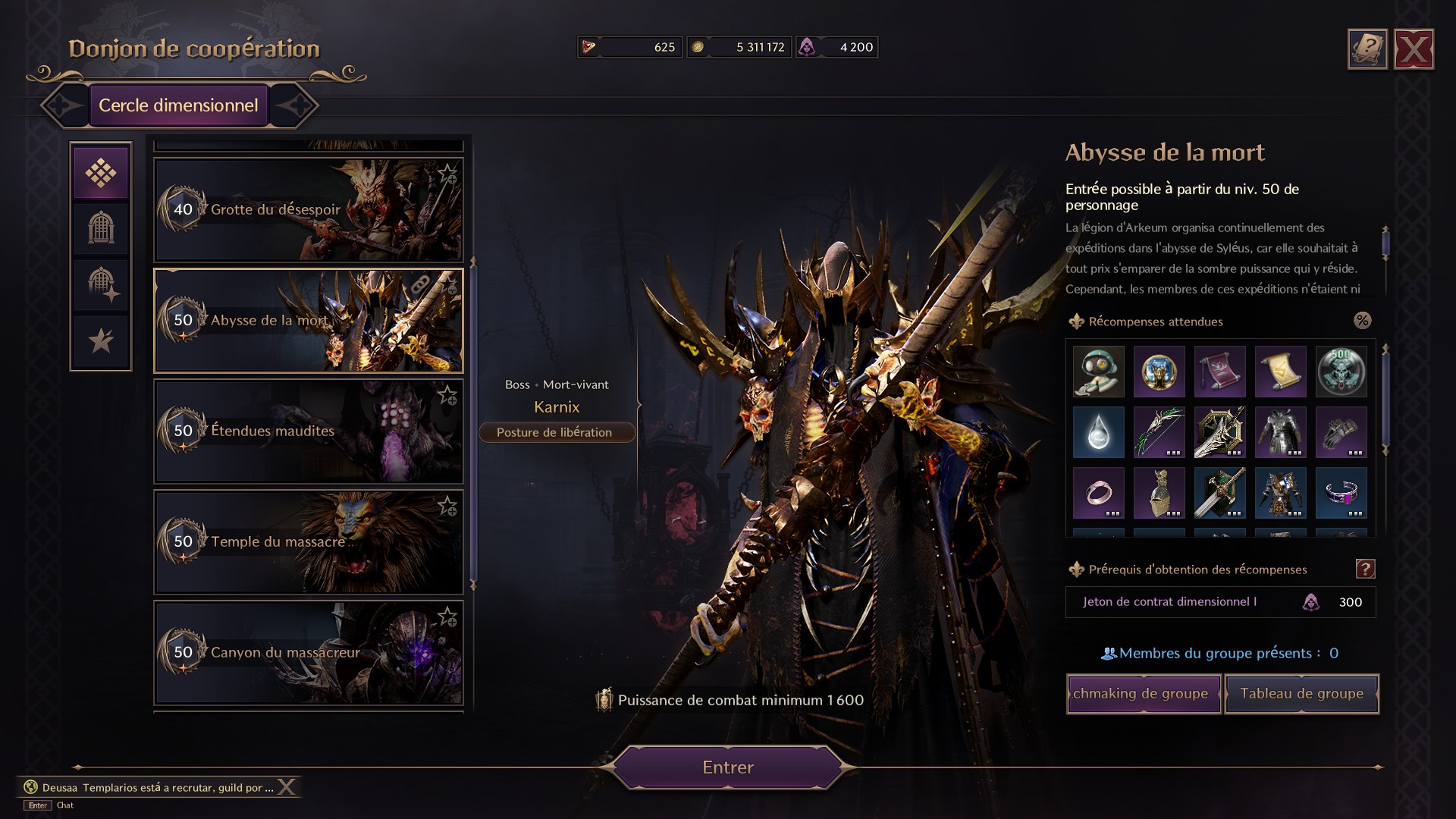
Task: Click the percentage icon beside Récompenses attendues
Action: 1363,321
